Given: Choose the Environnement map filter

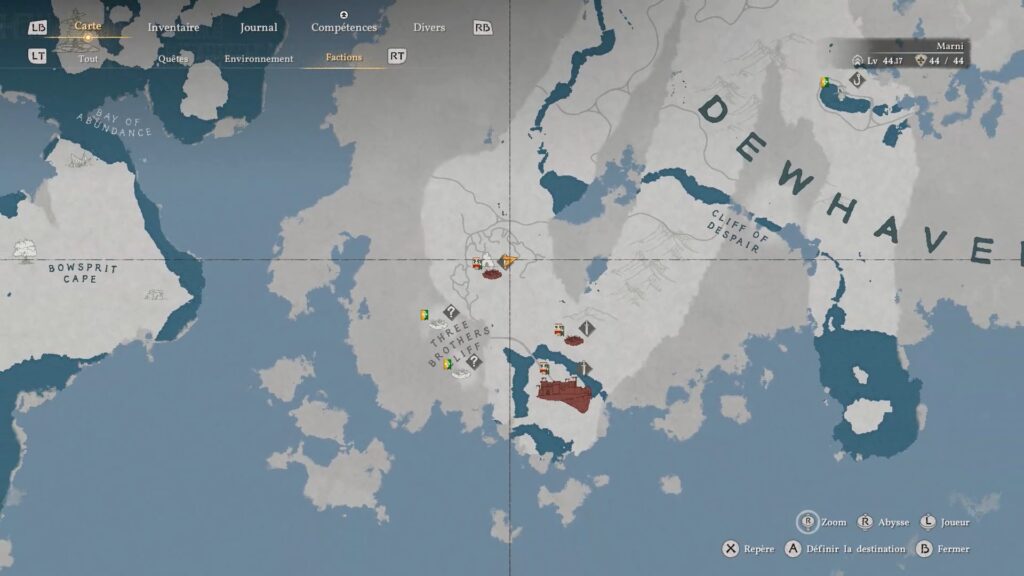Looking at the screenshot, I should click(259, 58).
